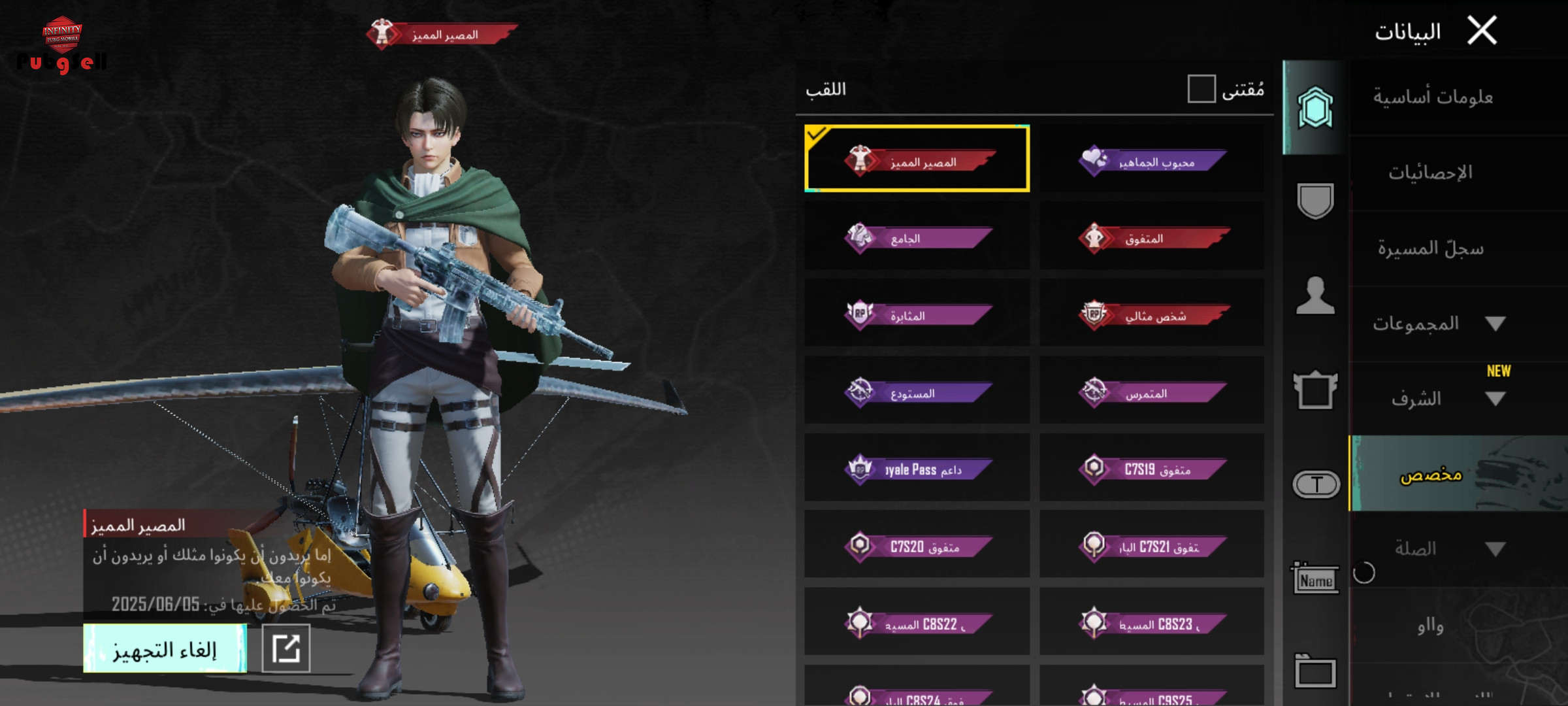Select the C7S19 season title
The image size is (1568, 706).
coord(1152,469)
